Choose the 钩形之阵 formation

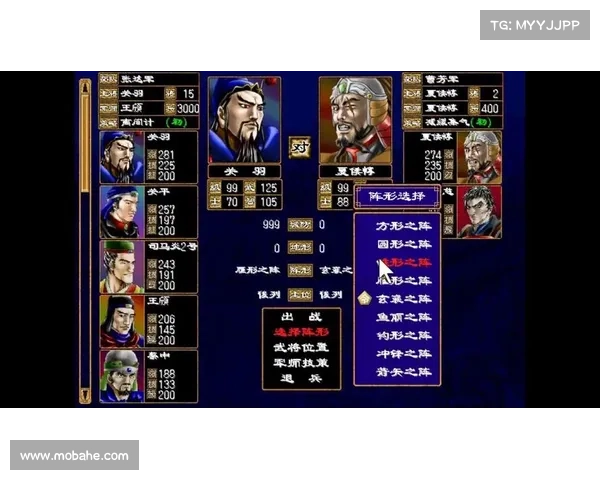coord(404,335)
